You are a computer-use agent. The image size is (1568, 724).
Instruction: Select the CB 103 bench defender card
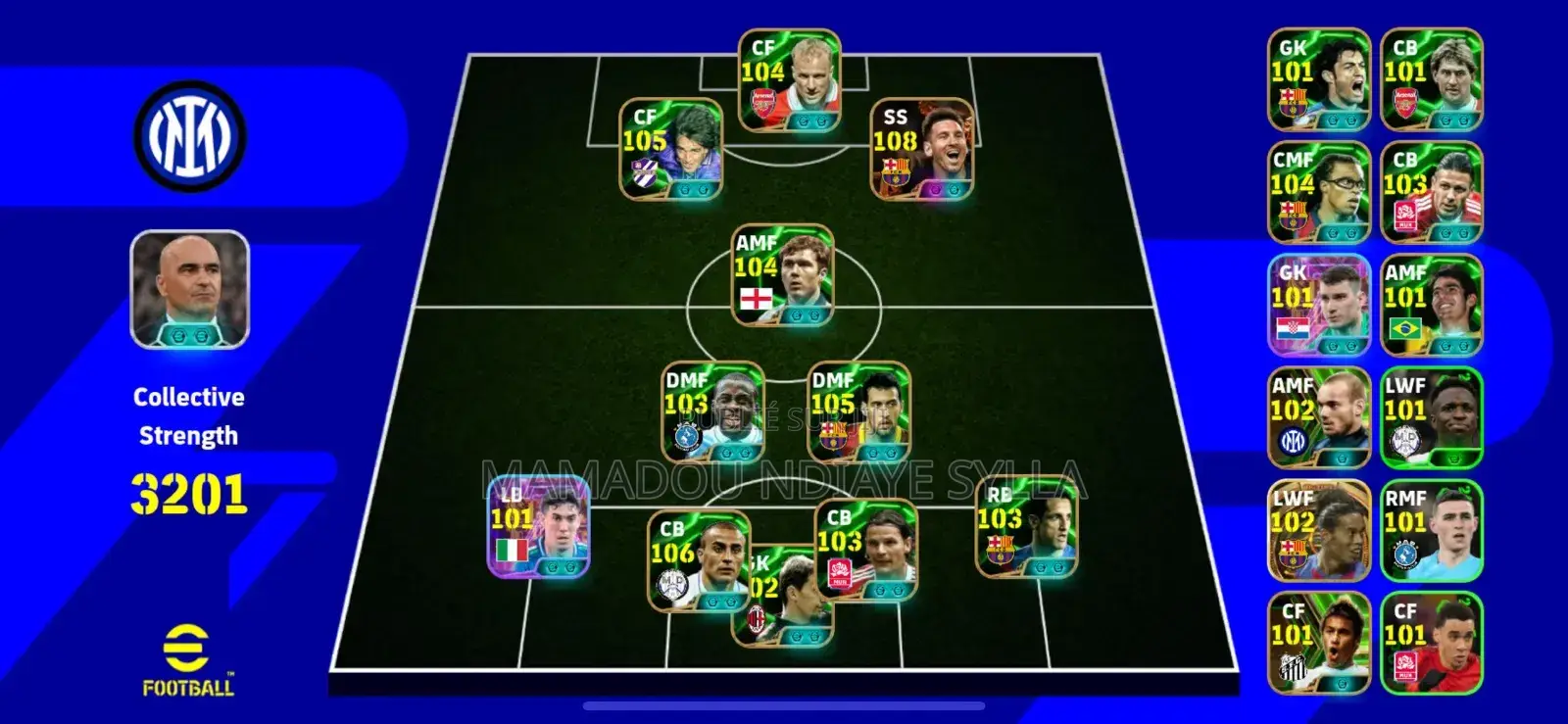click(x=1433, y=186)
